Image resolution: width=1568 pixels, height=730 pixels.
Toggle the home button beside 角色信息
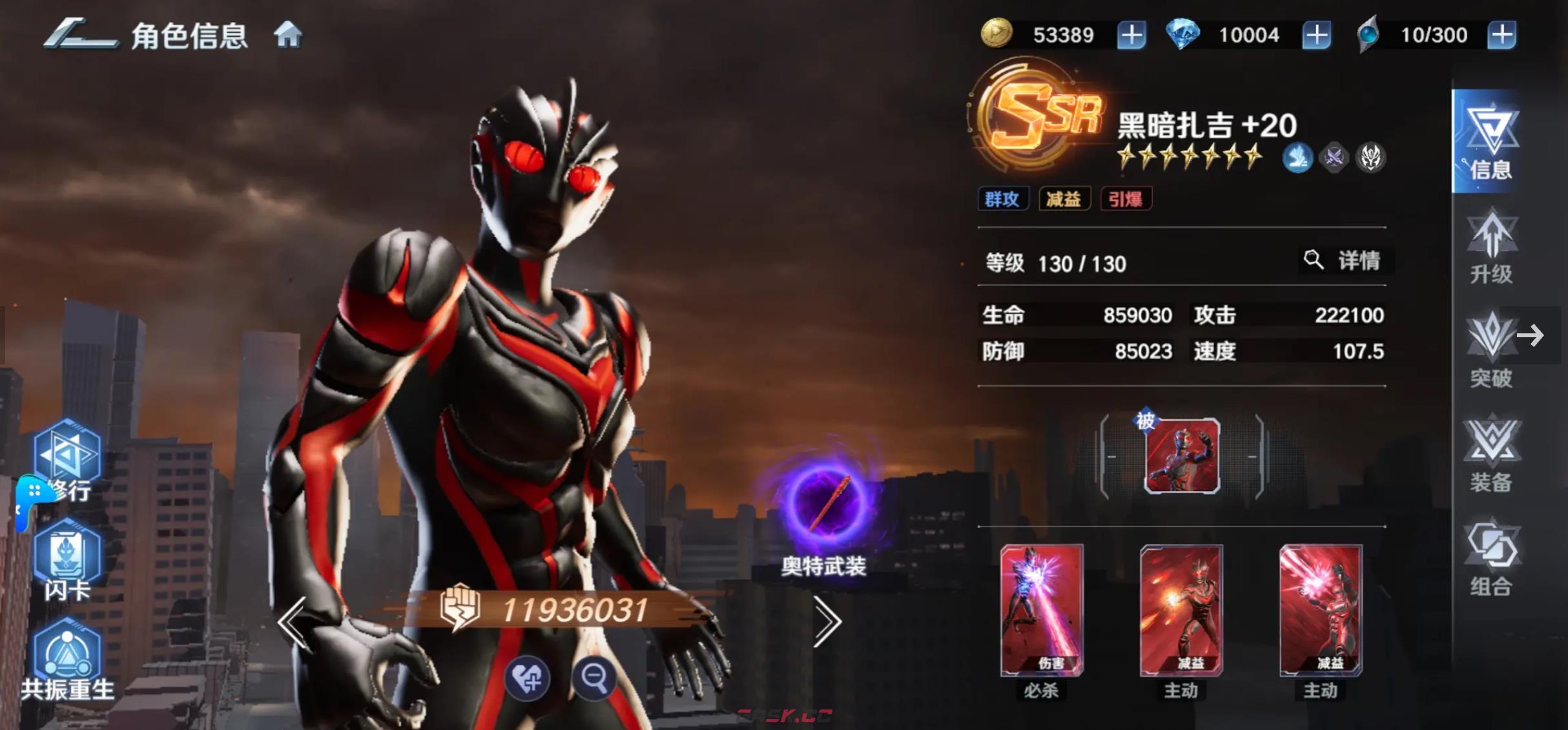[289, 36]
